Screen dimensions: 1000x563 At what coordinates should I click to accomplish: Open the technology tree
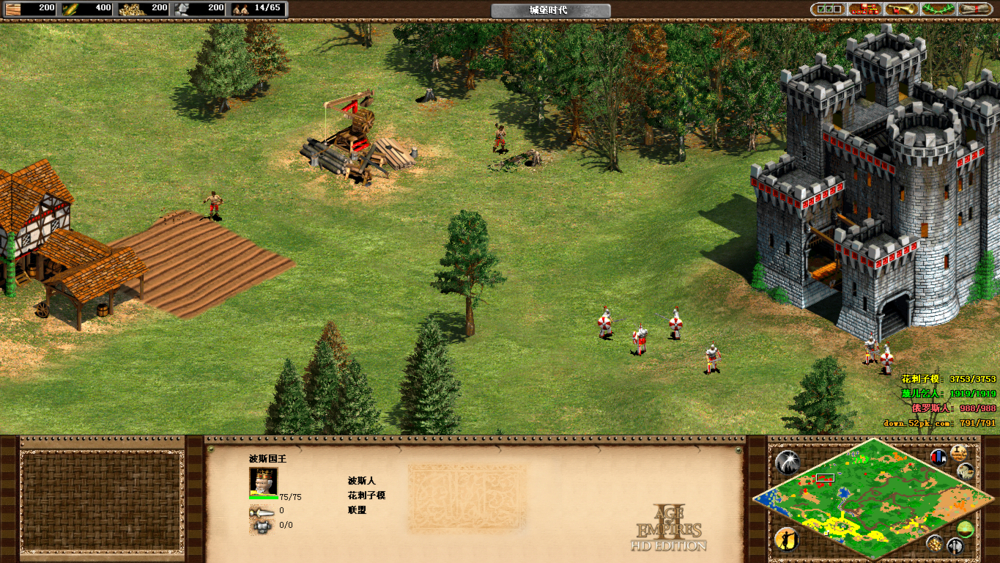(865, 9)
